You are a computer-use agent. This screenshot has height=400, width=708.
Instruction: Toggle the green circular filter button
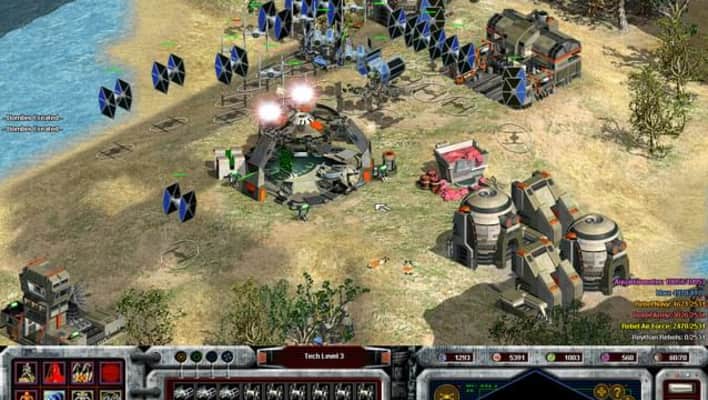point(197,356)
